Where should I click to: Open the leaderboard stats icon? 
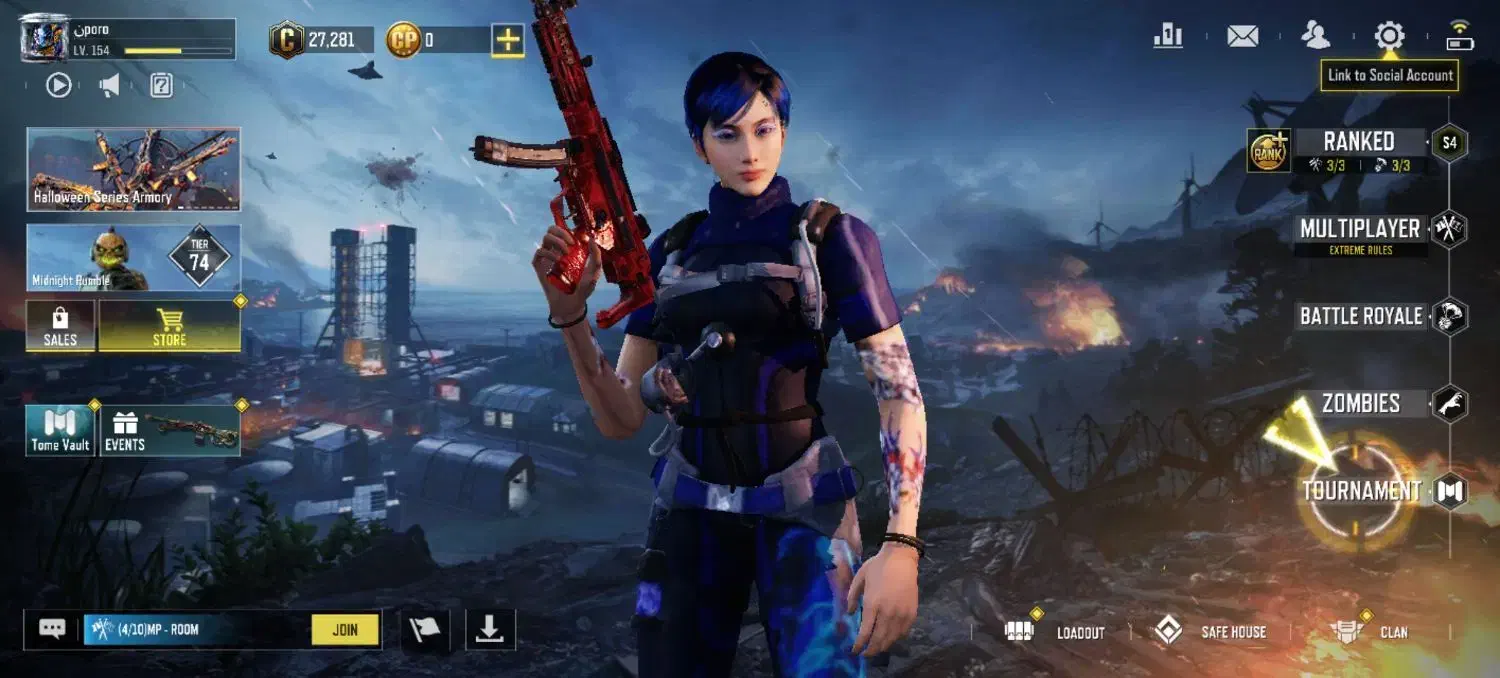point(1168,37)
